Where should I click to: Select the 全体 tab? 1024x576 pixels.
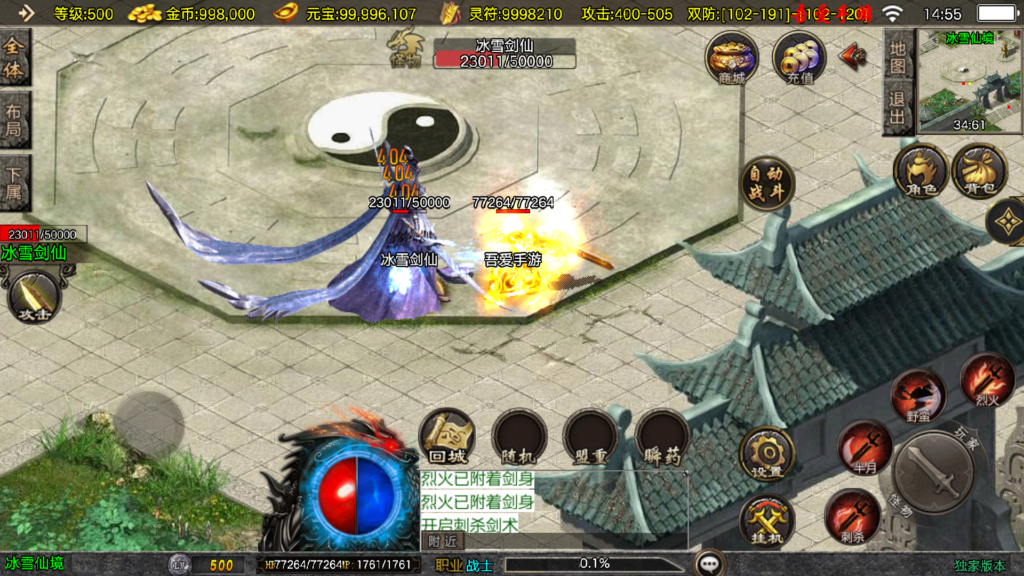(x=15, y=58)
